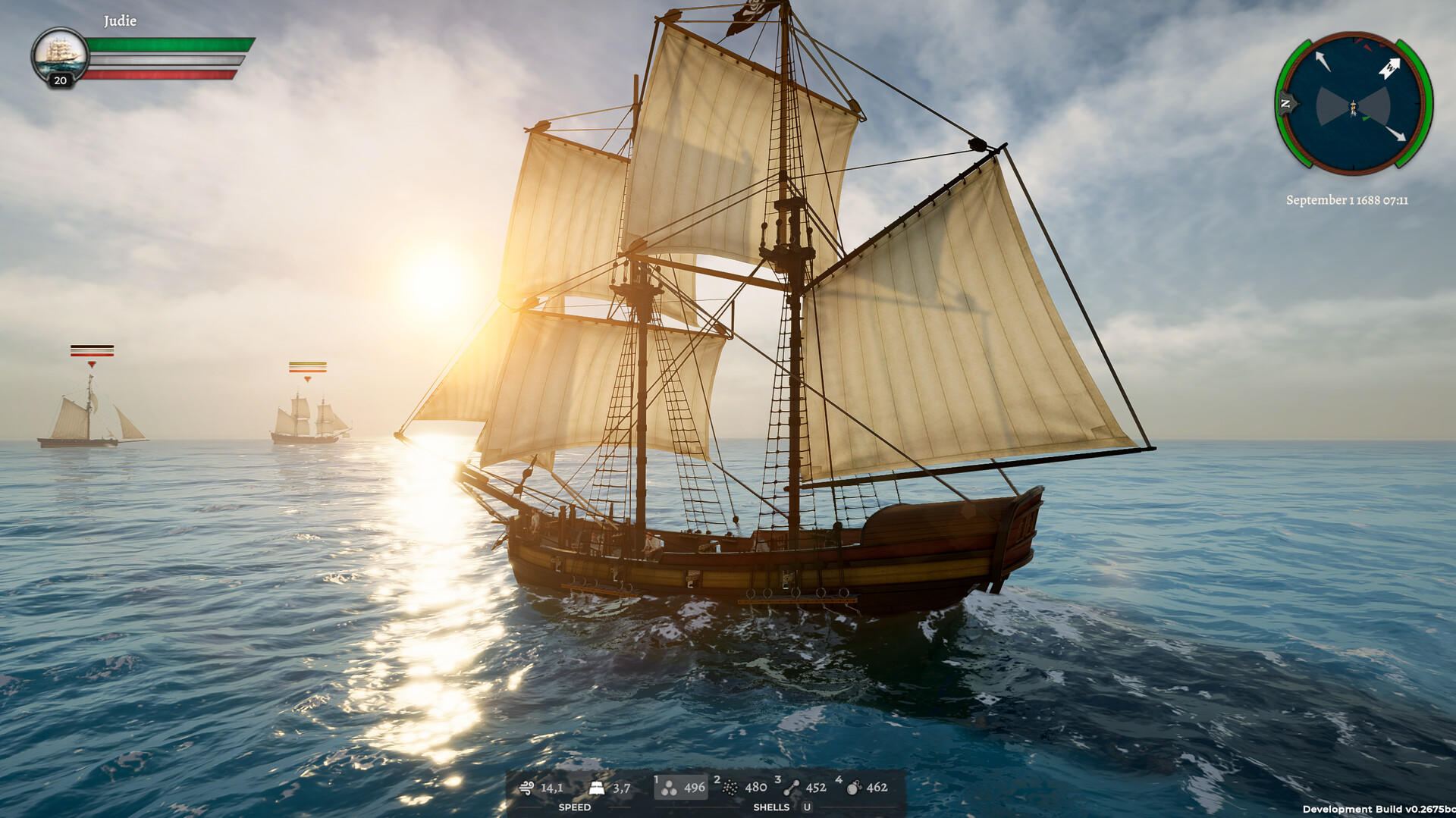Viewport: 1456px width, 818px height.
Task: Click the SHELLS label on the HUD
Action: tap(772, 807)
